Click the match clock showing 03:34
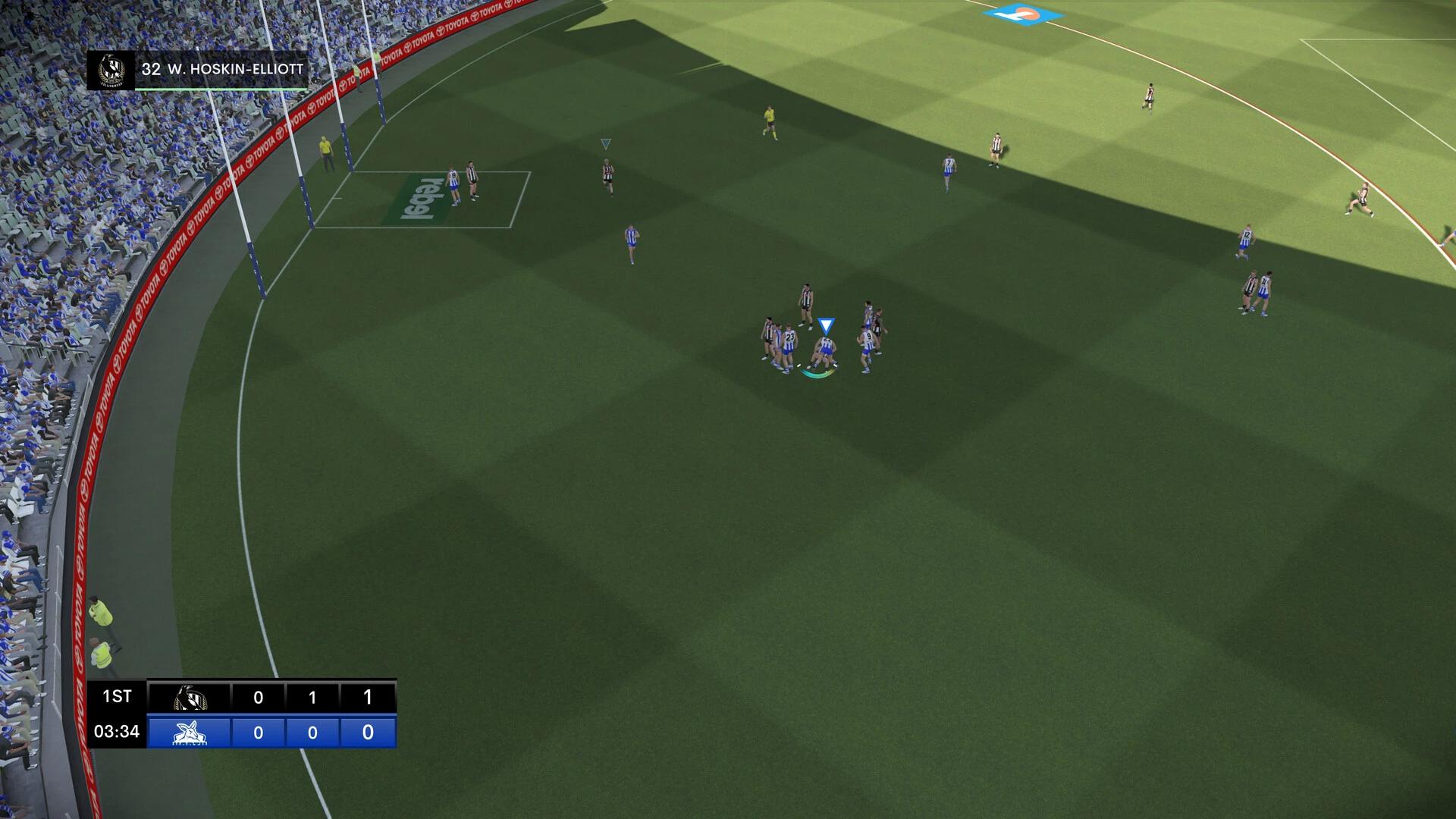 pyautogui.click(x=118, y=732)
